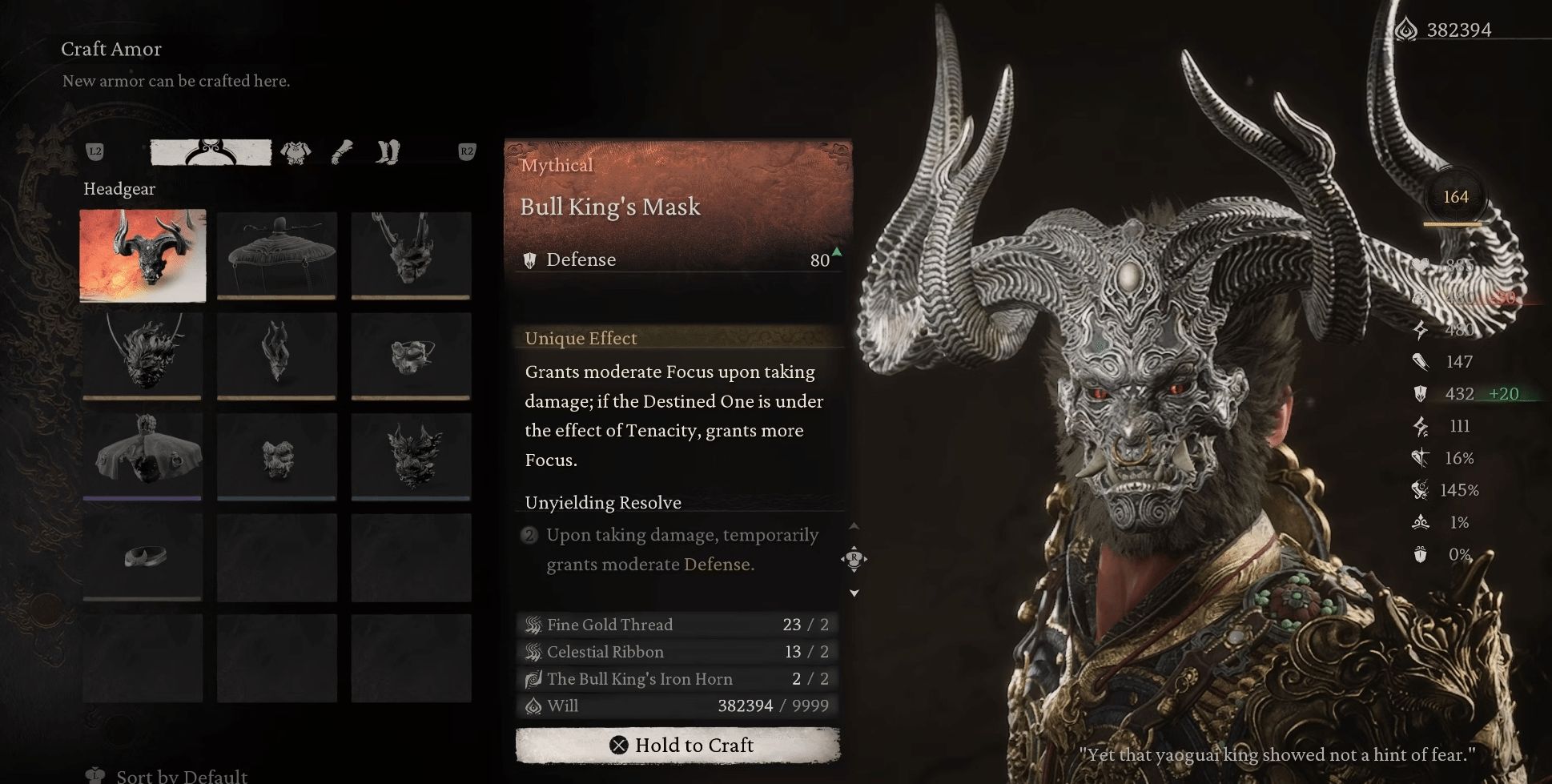Select the slender flame-shaped mask
This screenshot has width=1552, height=784.
click(276, 356)
